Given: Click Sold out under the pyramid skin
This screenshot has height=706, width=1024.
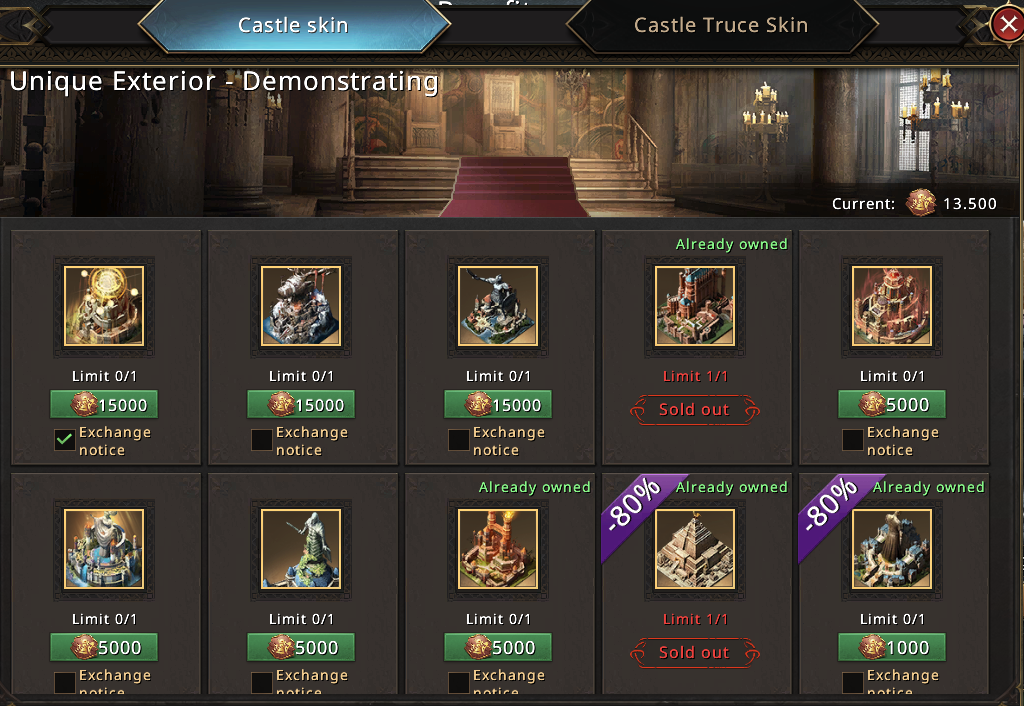Looking at the screenshot, I should [695, 653].
